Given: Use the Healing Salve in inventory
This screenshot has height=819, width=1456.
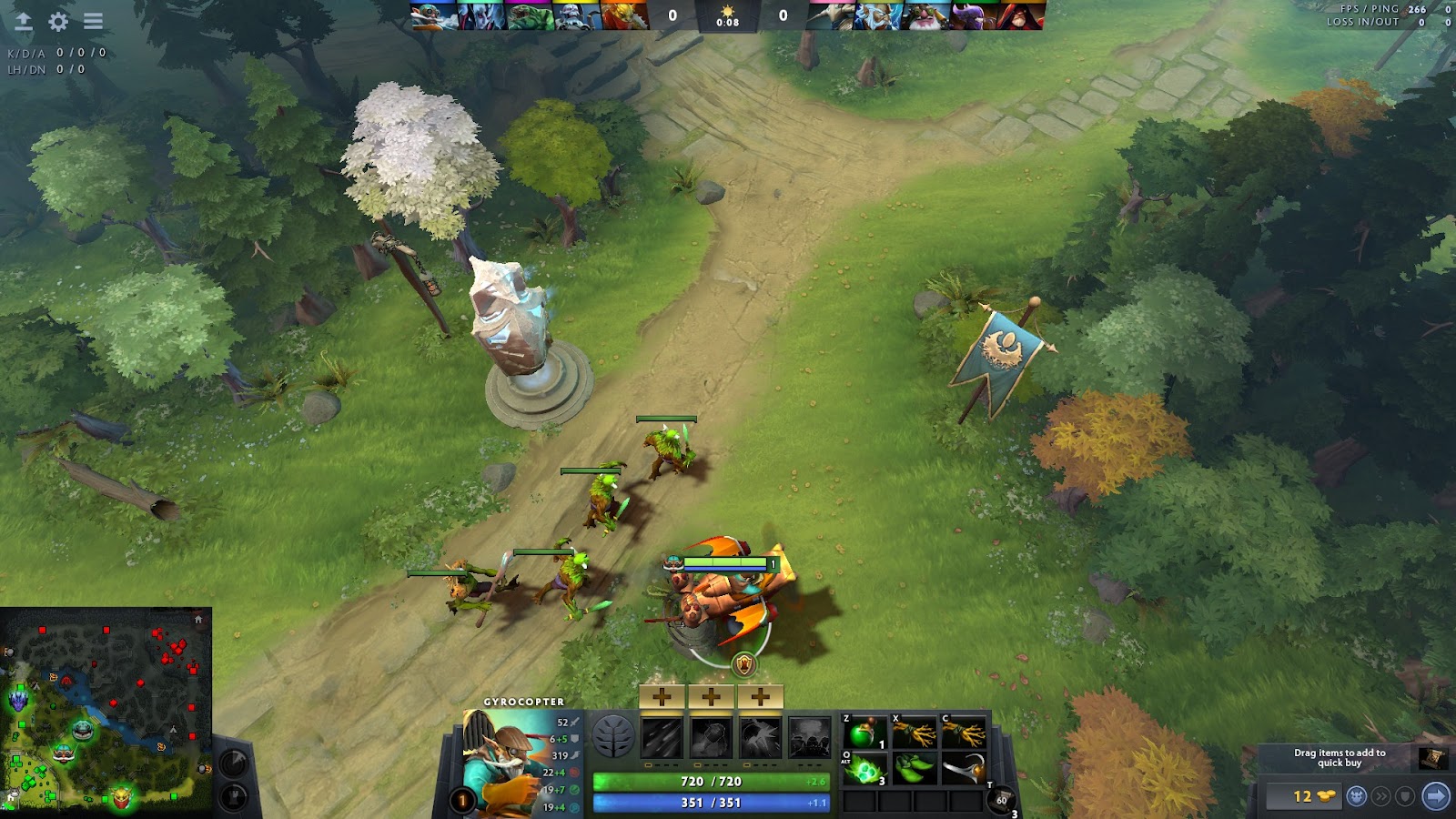Looking at the screenshot, I should [864, 733].
